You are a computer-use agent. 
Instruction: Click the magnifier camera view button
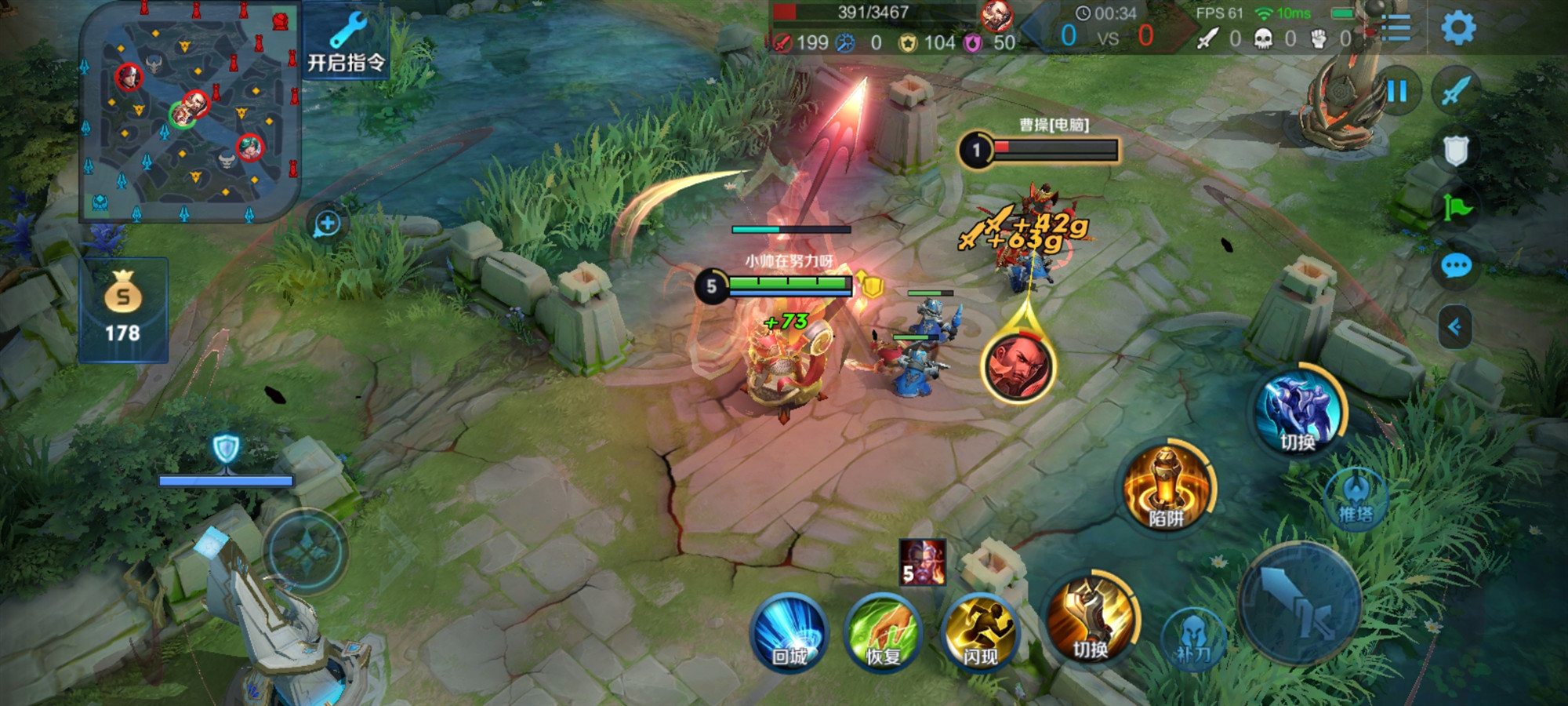pos(327,224)
